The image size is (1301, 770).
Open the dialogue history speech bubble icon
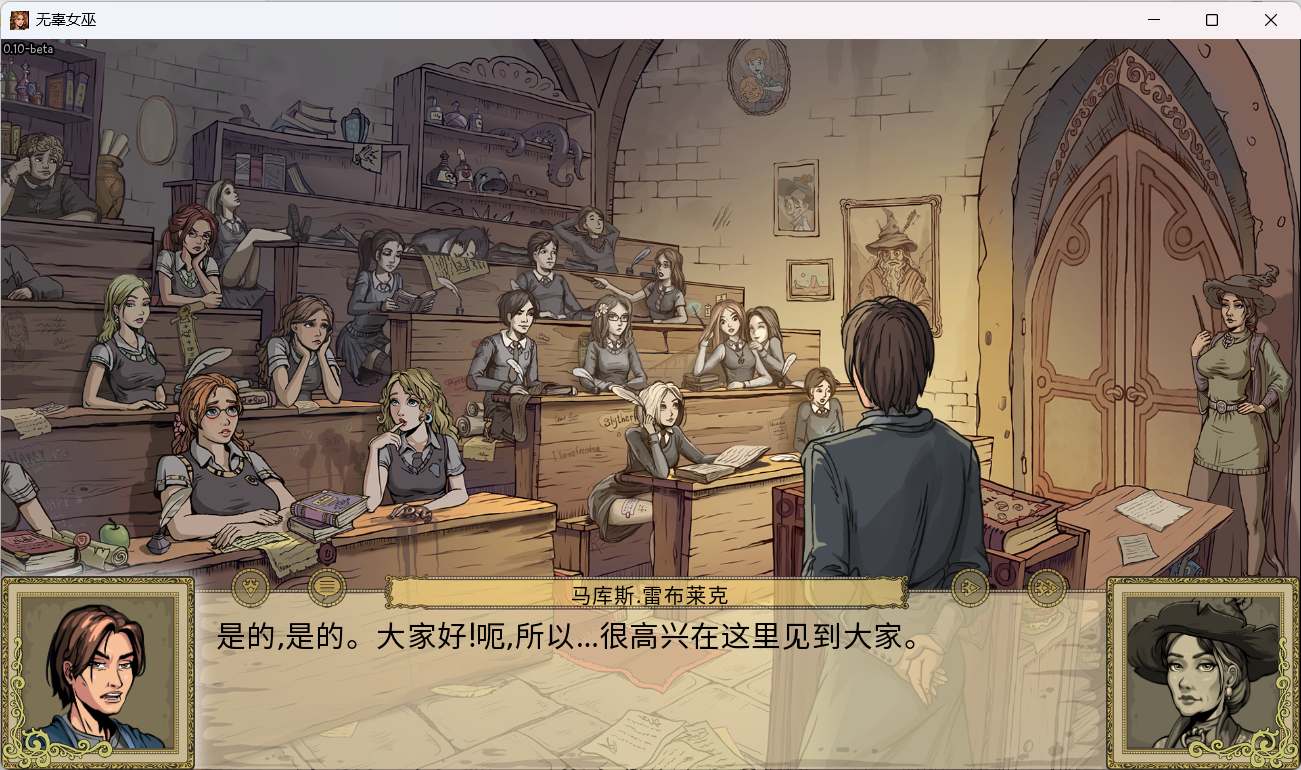pyautogui.click(x=326, y=587)
